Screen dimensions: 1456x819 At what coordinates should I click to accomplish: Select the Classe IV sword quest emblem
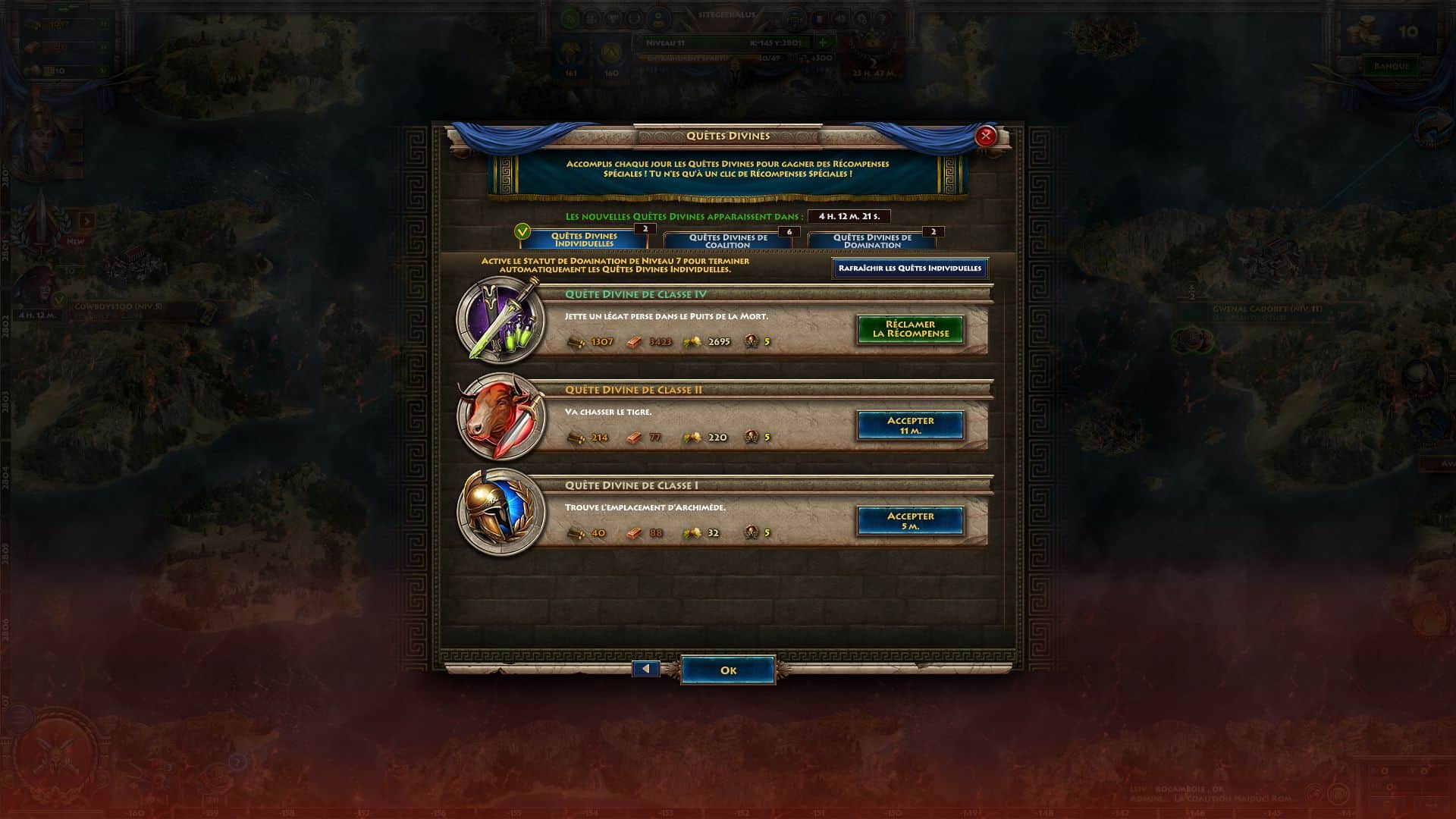[x=501, y=320]
